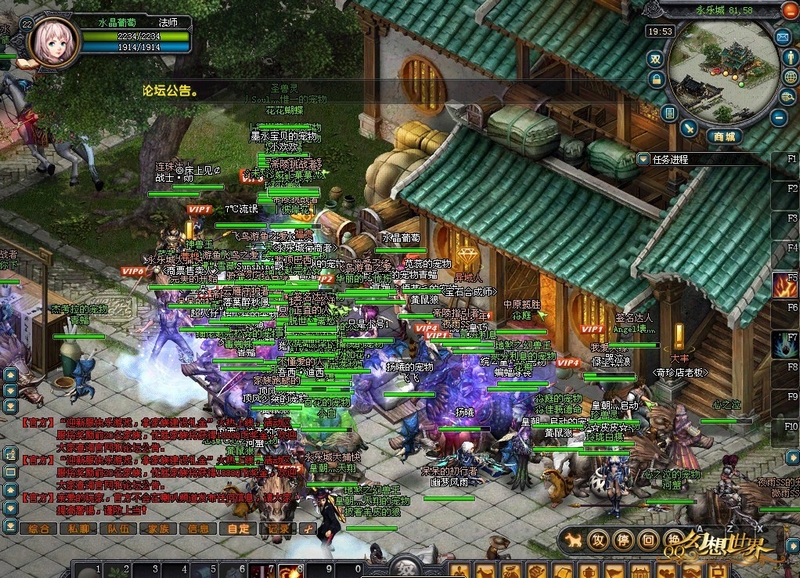800x578 pixels.
Task: Click the pet 停 stop command button
Action: [622, 540]
